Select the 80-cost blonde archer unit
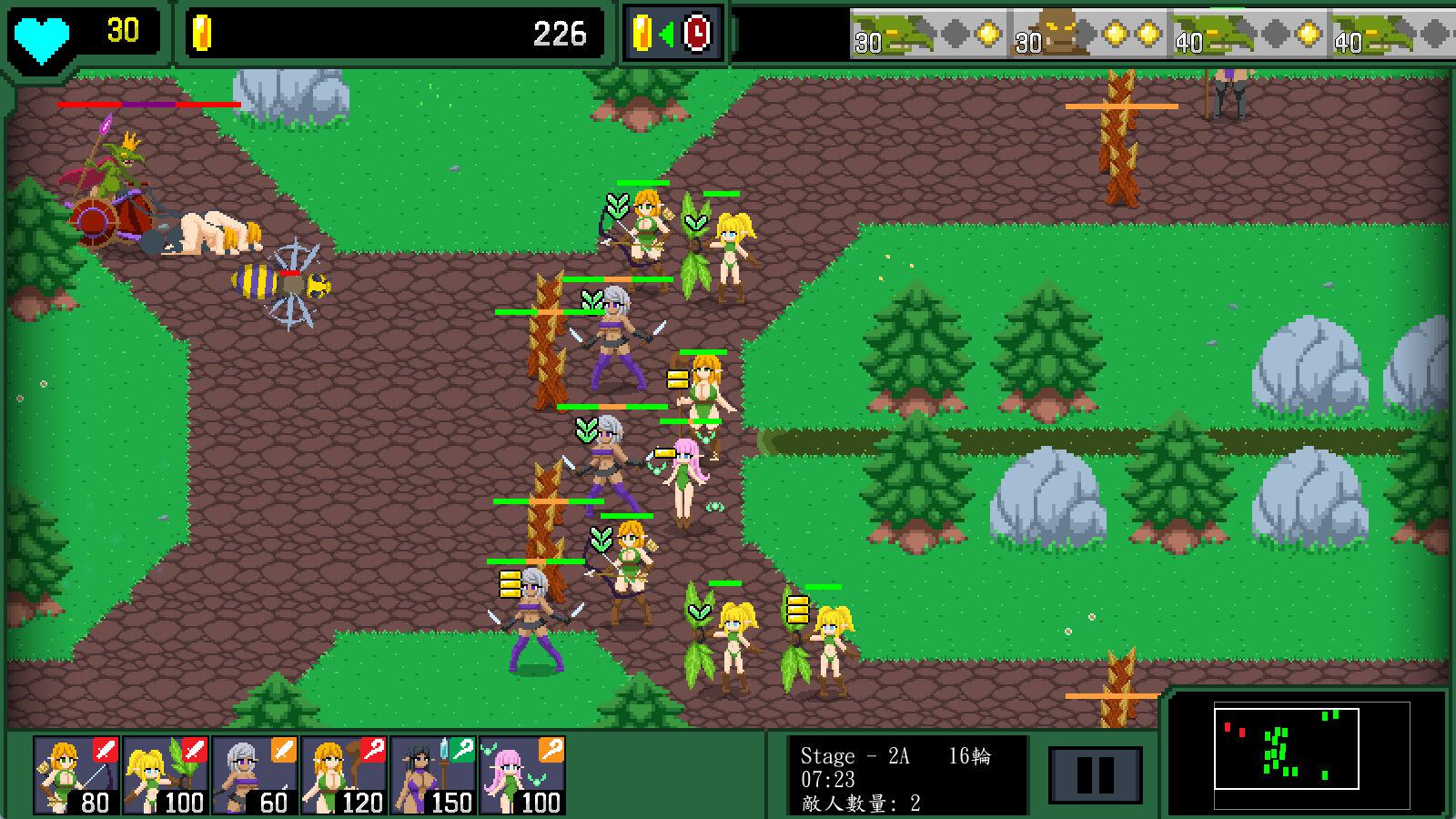The height and width of the screenshot is (819, 1456). (x=76, y=775)
